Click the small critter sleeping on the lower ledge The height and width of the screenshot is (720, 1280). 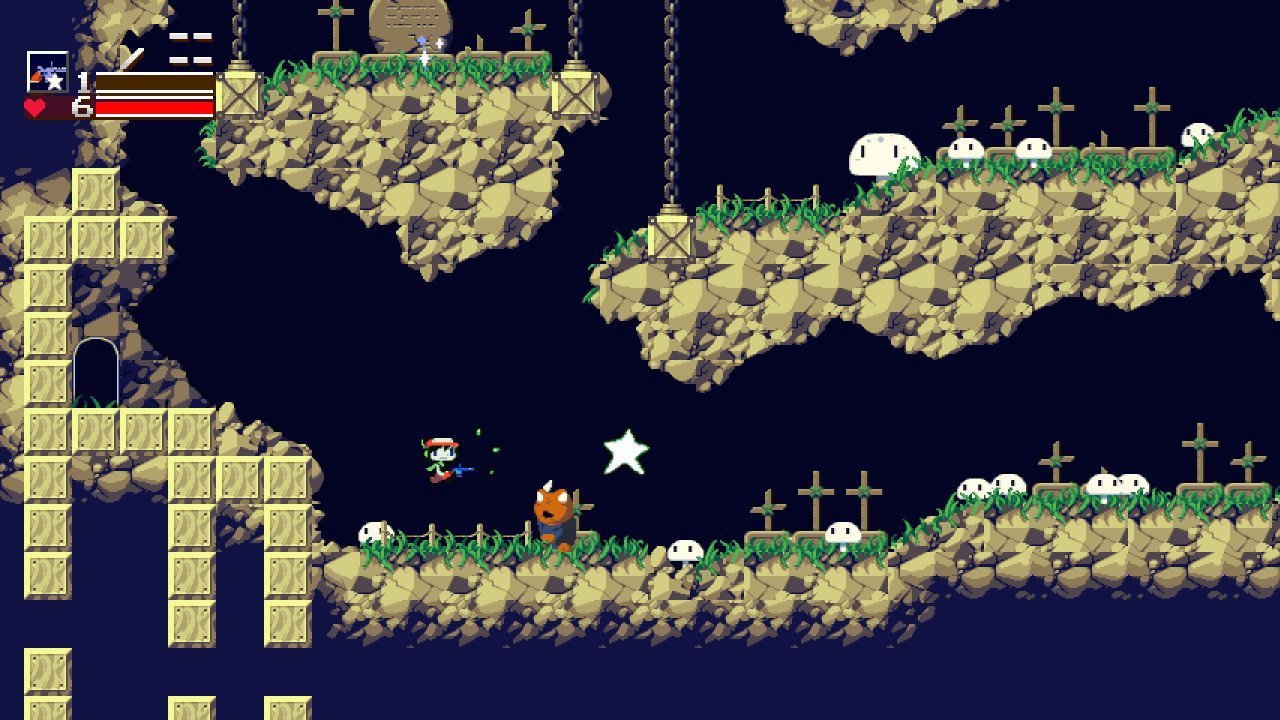coord(684,549)
